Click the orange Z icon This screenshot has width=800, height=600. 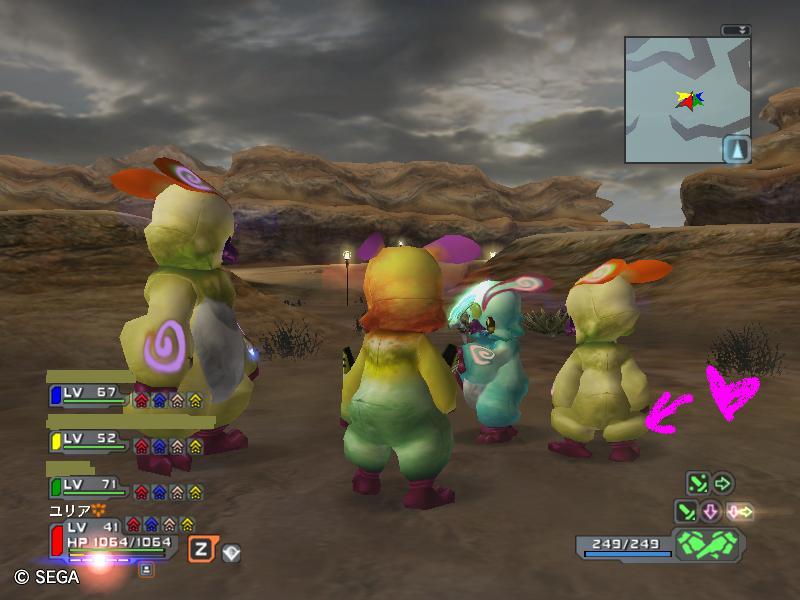tap(201, 549)
